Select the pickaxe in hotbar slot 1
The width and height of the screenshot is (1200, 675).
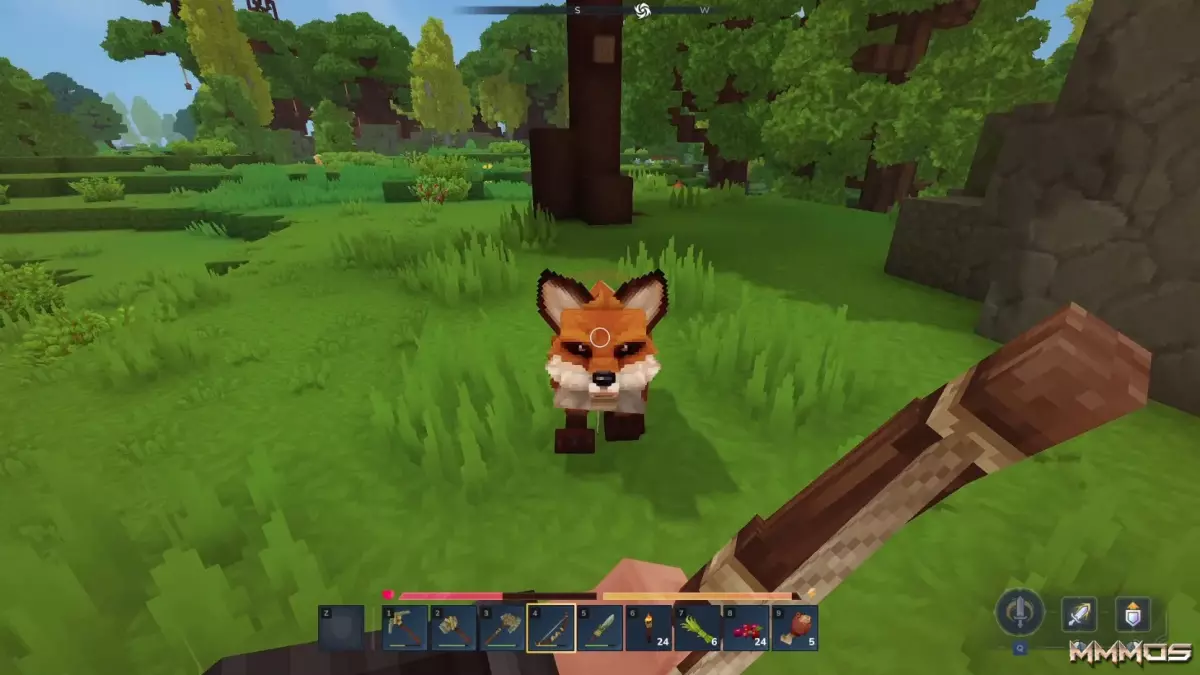[x=405, y=628]
